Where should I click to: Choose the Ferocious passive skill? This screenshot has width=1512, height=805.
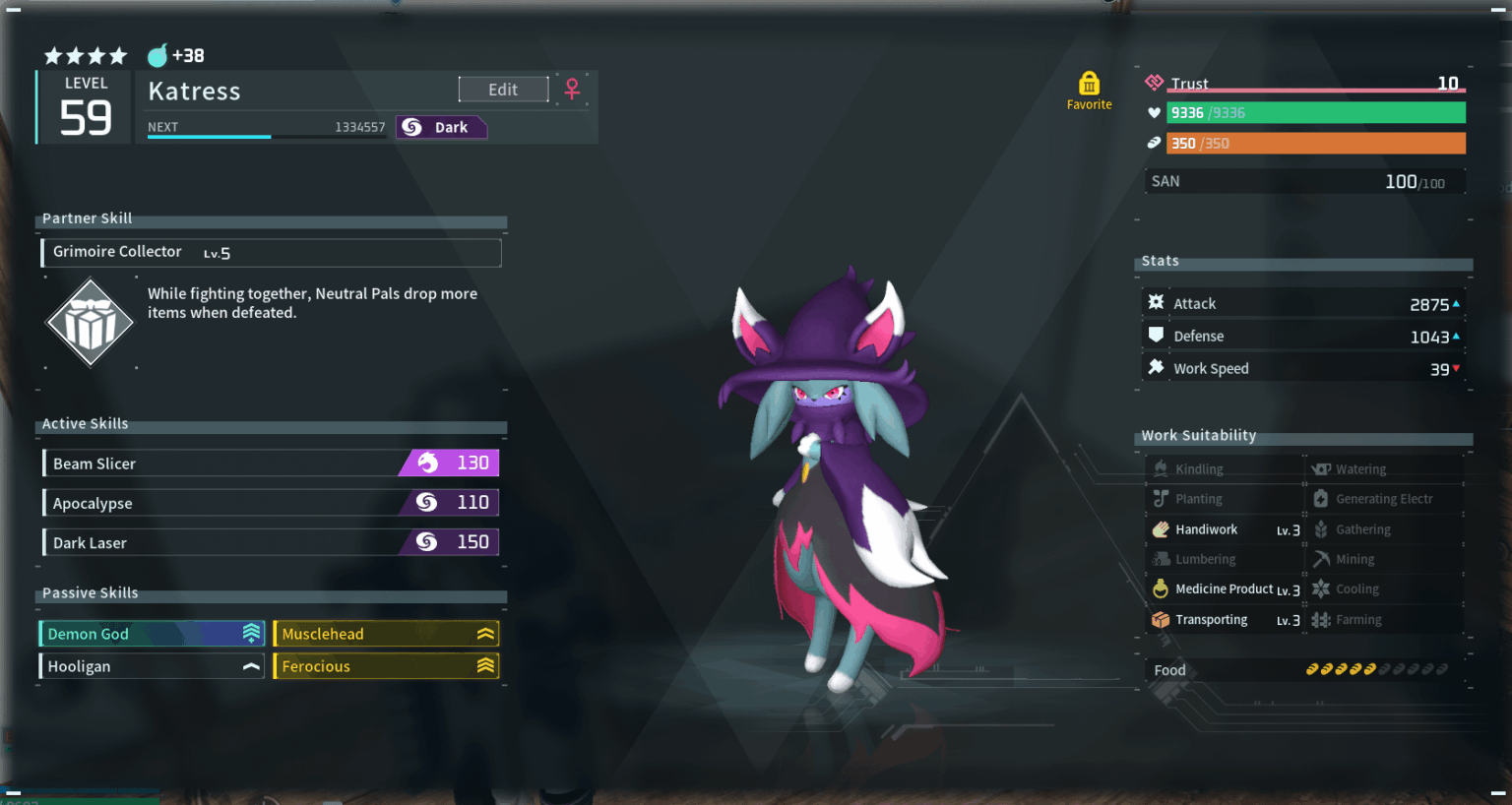(x=386, y=666)
